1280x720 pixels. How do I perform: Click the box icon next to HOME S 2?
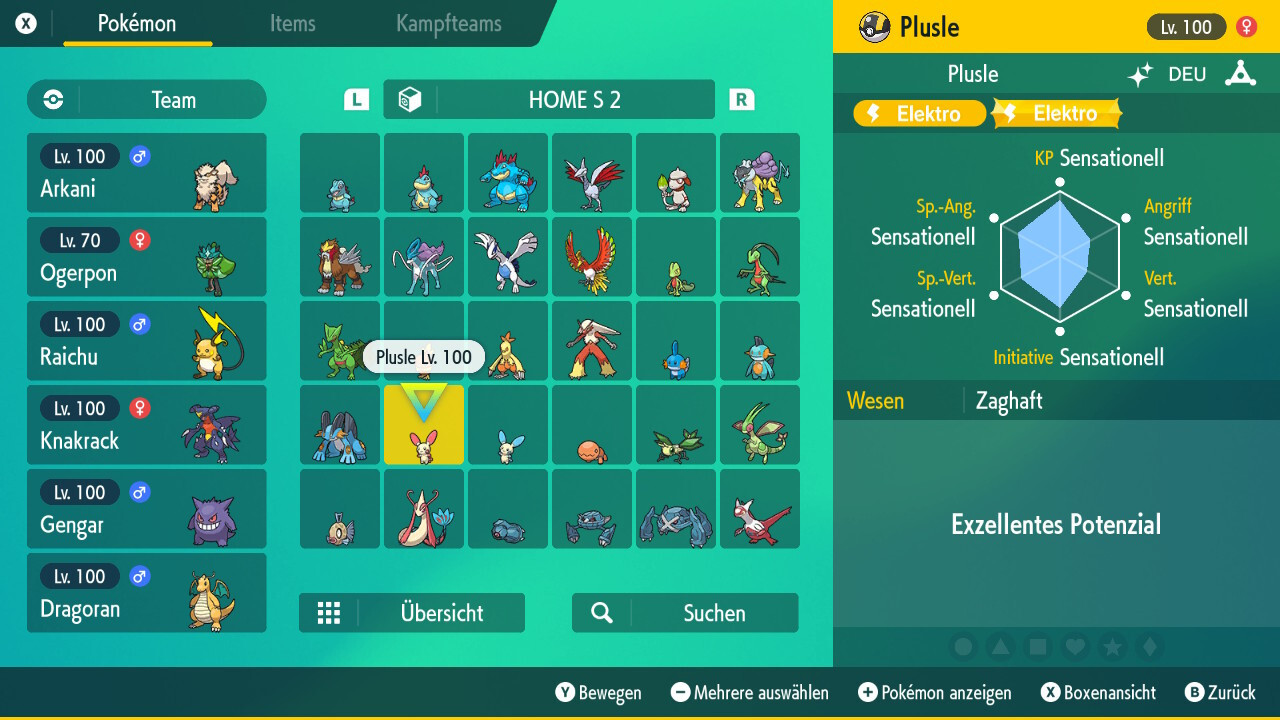(x=409, y=98)
